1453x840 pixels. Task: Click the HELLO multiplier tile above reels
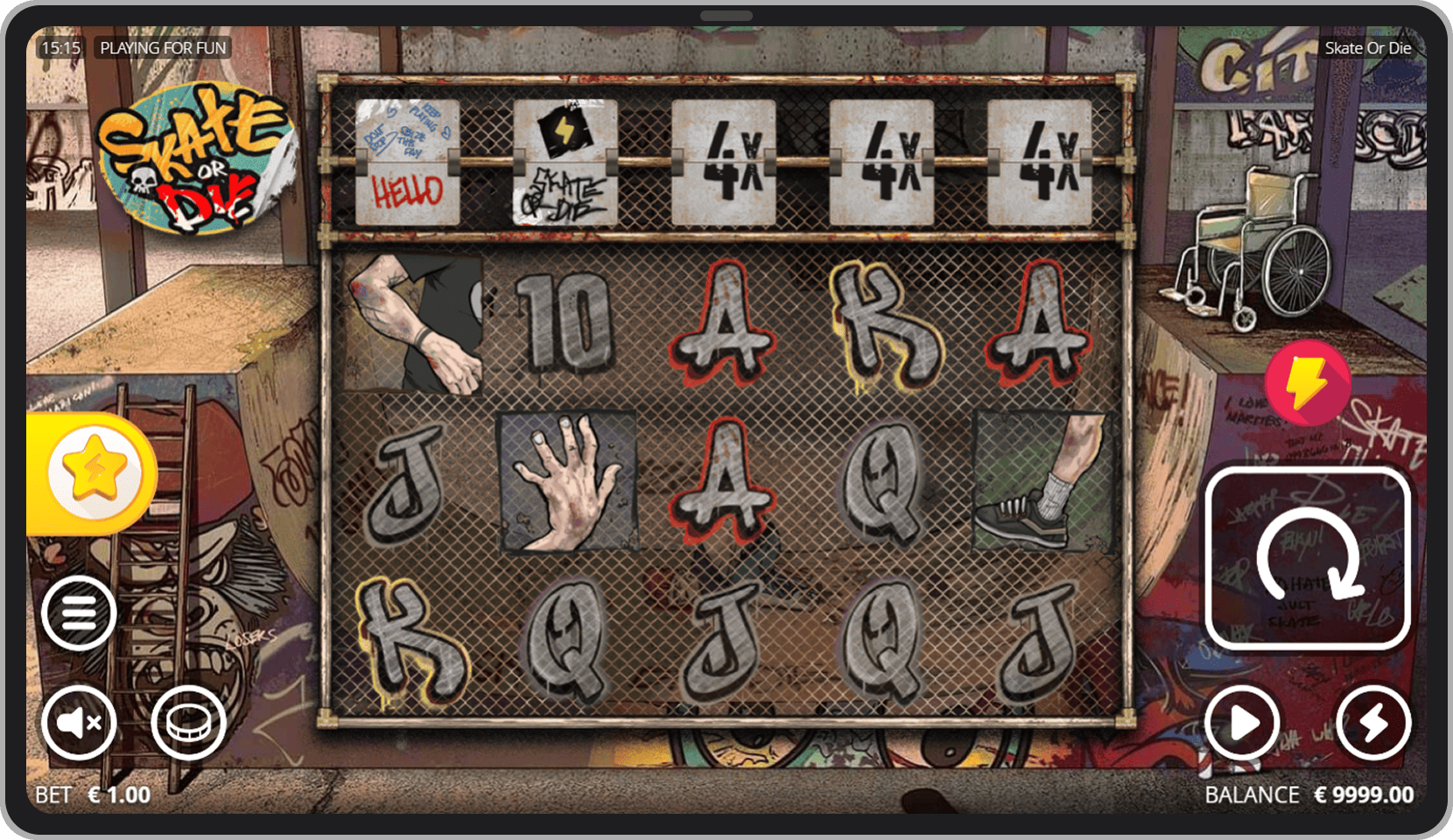(407, 162)
